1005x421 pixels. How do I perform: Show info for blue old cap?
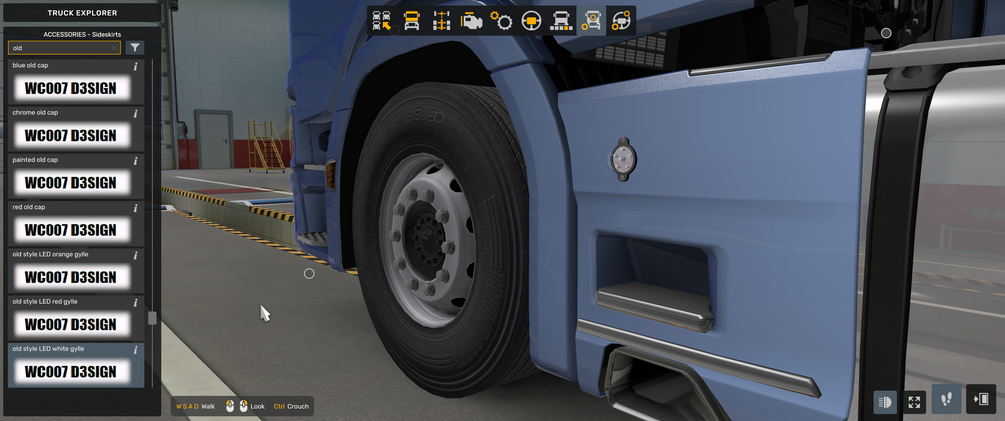(135, 66)
